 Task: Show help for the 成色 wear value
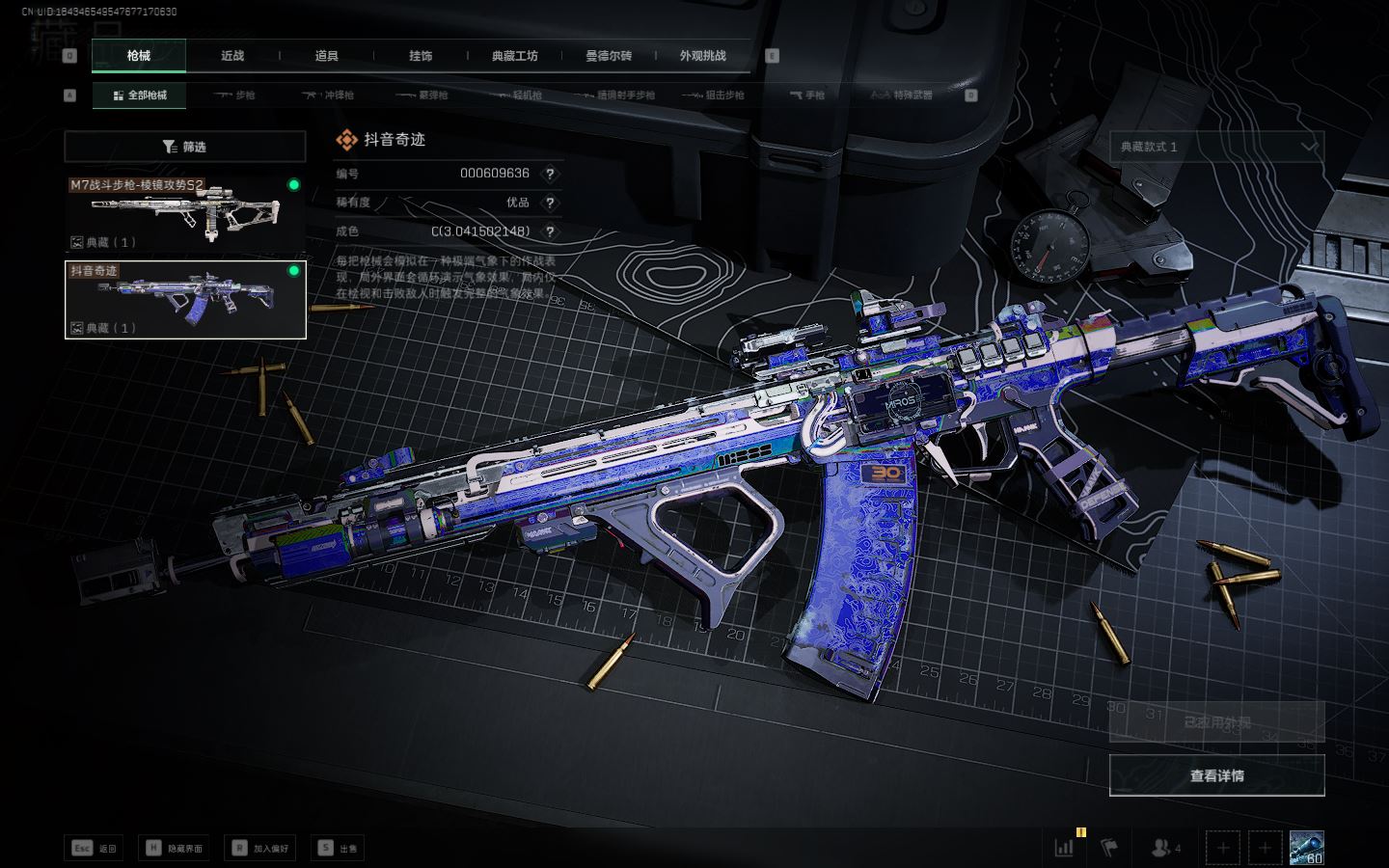[x=550, y=231]
